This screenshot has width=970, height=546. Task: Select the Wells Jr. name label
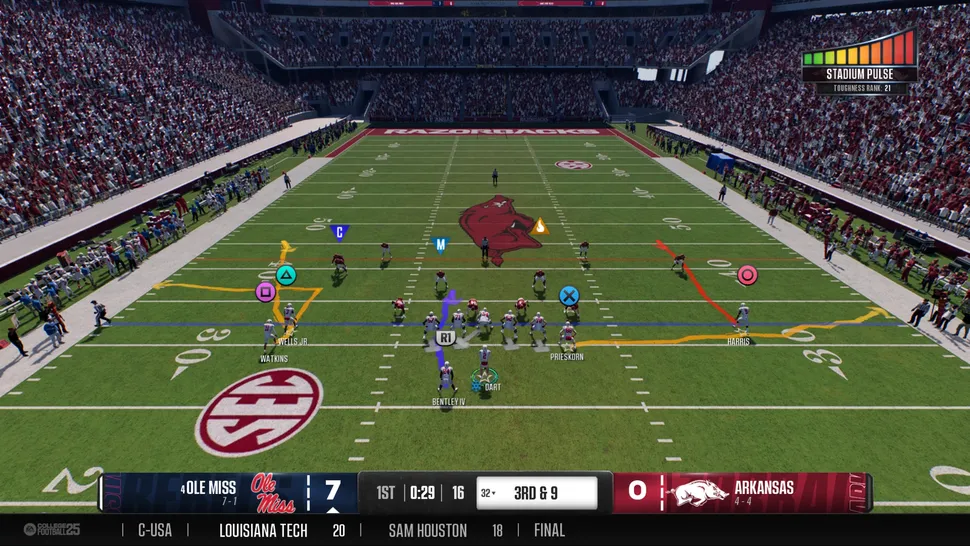292,342
